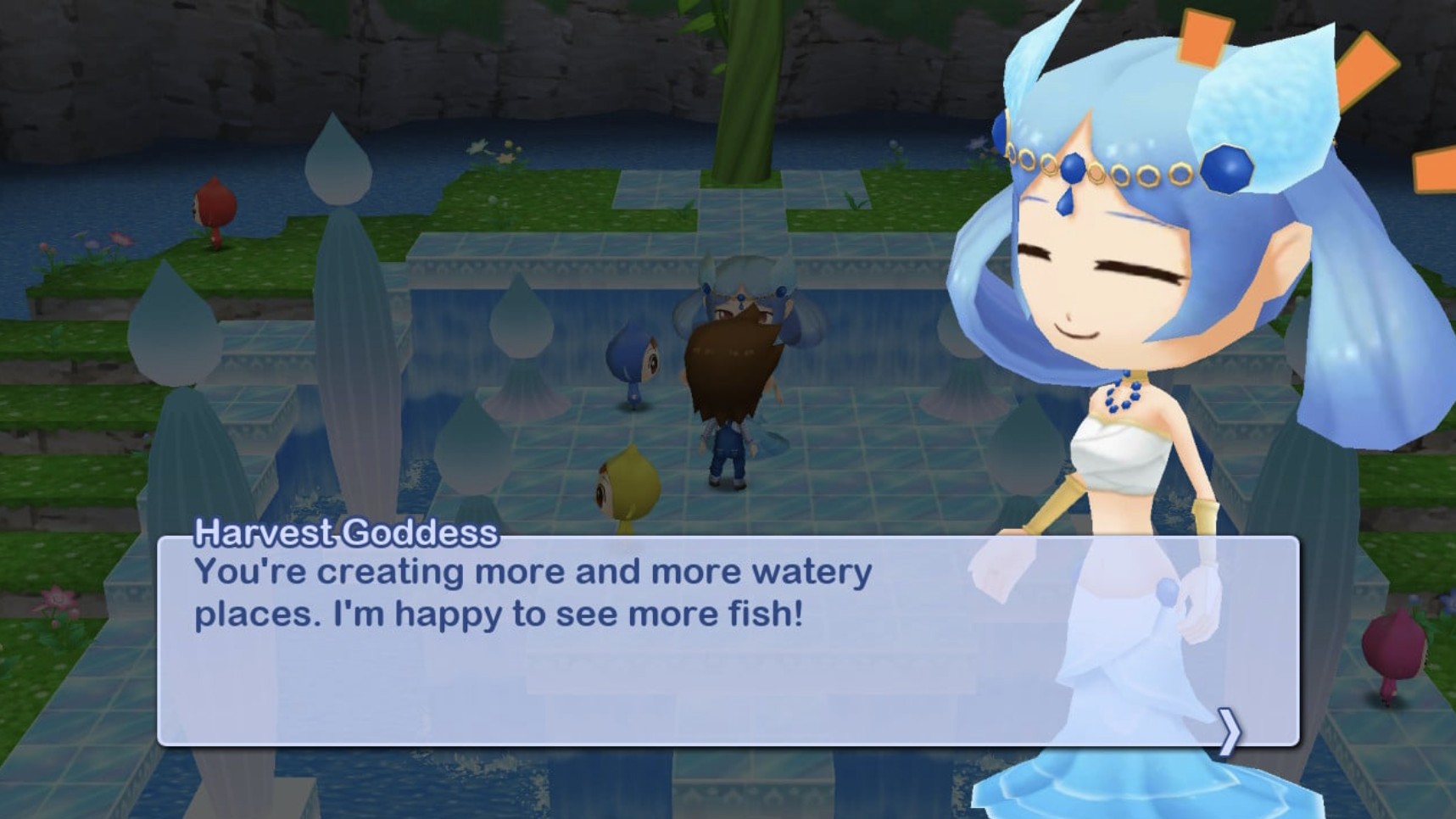Select the dialogue text about watery places
The image size is (1456, 819).
click(x=533, y=594)
